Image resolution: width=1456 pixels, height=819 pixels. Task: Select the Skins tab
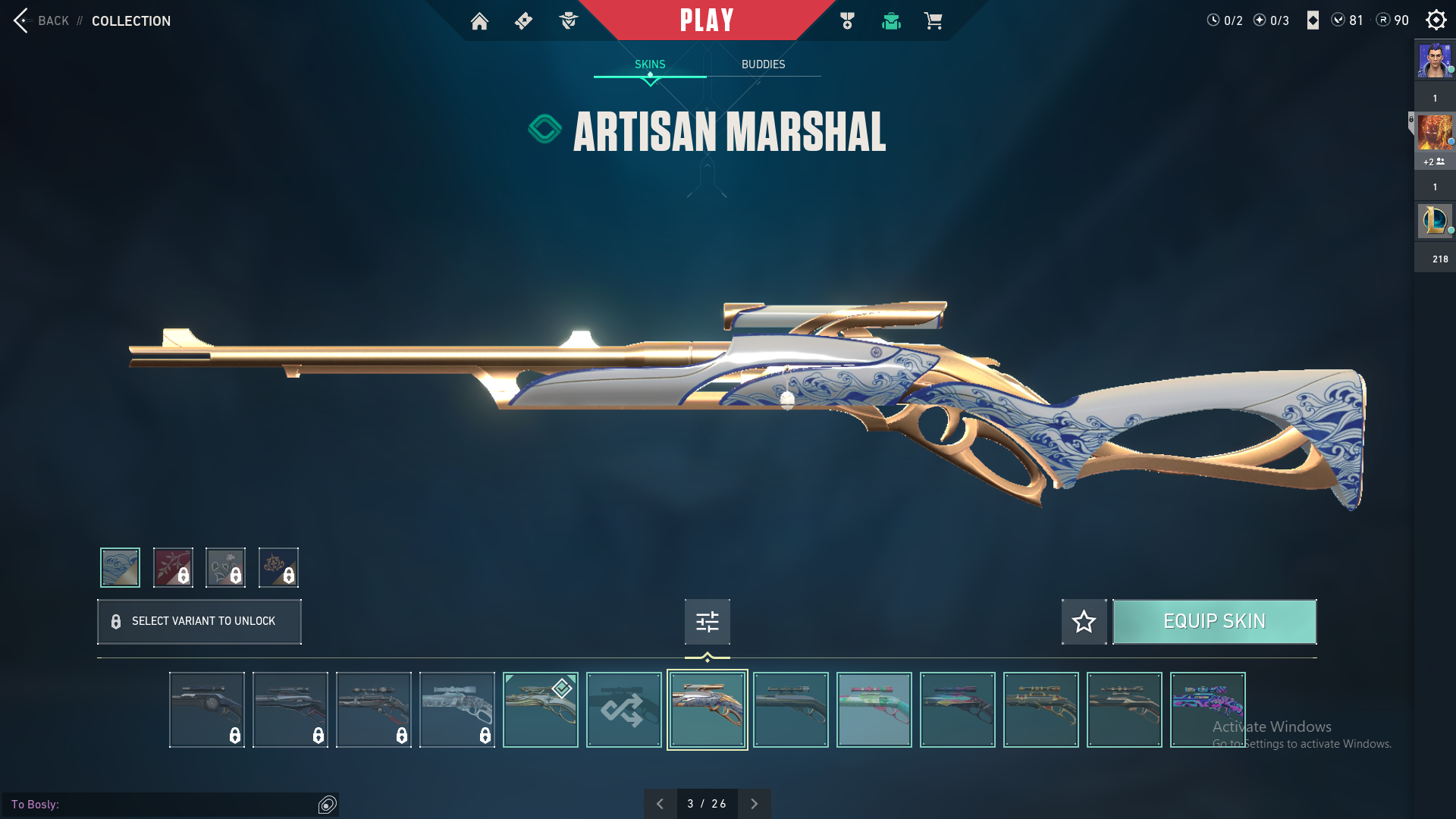650,64
